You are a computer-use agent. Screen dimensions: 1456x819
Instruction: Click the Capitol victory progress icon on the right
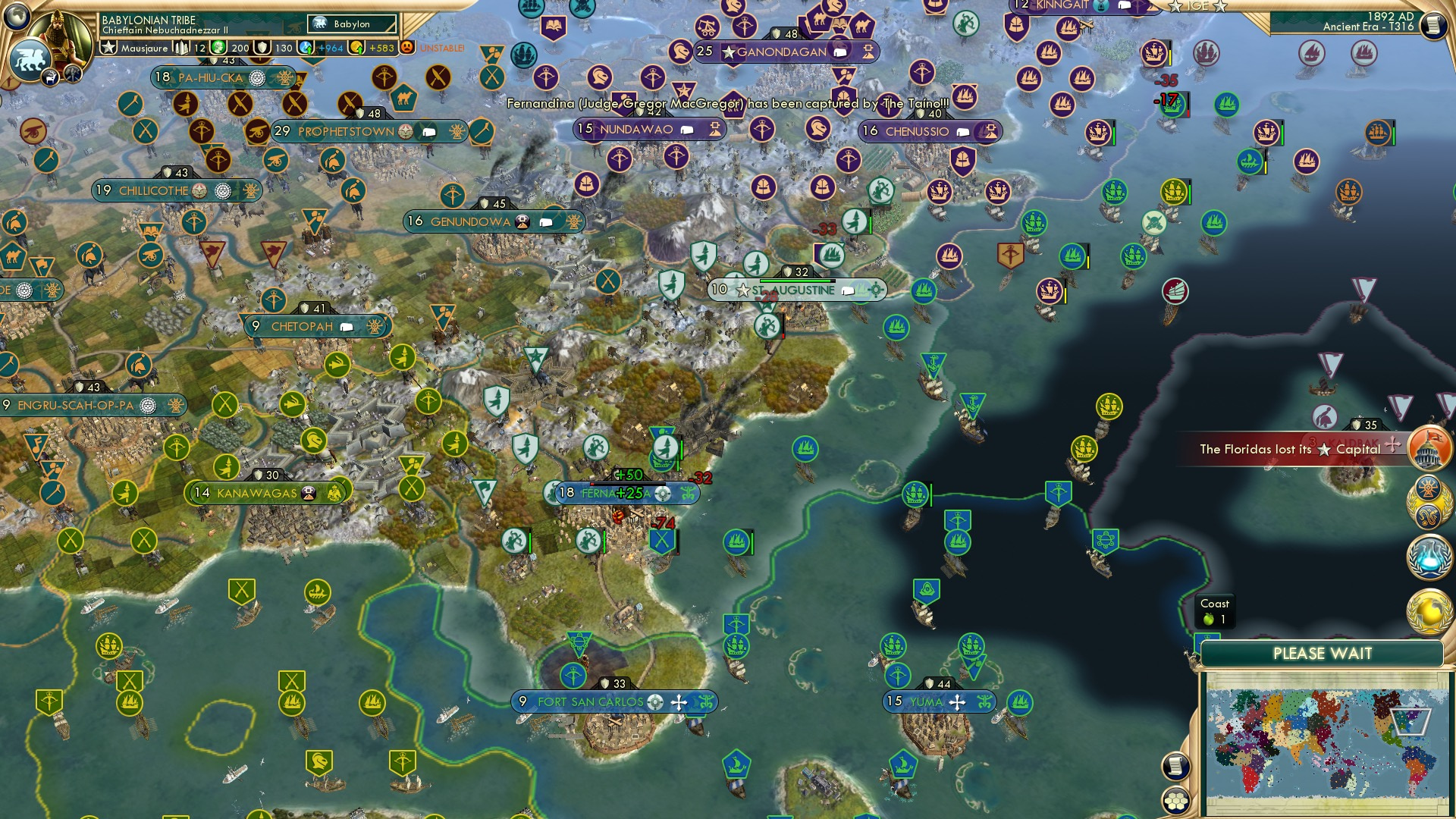click(1429, 447)
